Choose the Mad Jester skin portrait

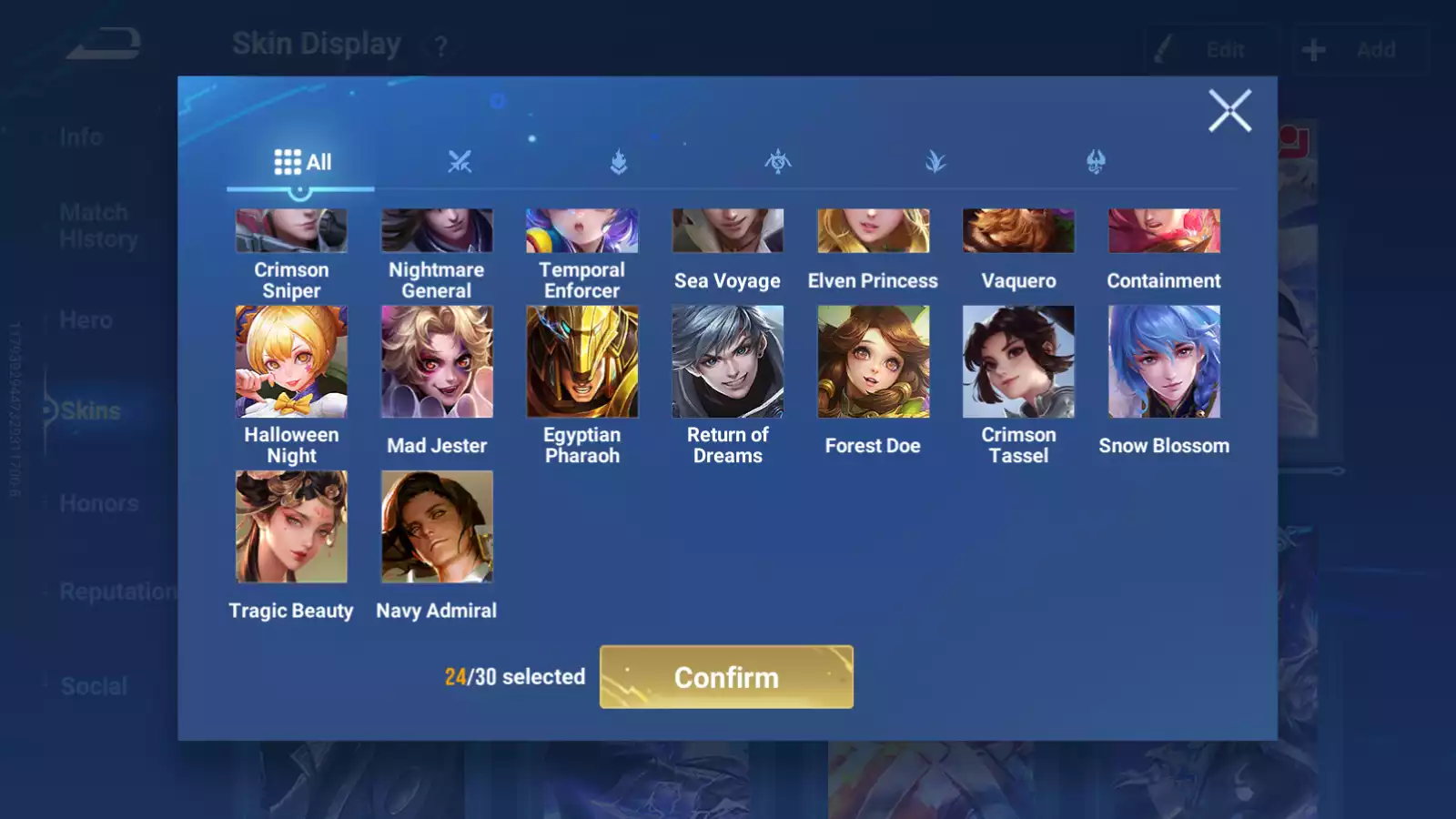437,362
